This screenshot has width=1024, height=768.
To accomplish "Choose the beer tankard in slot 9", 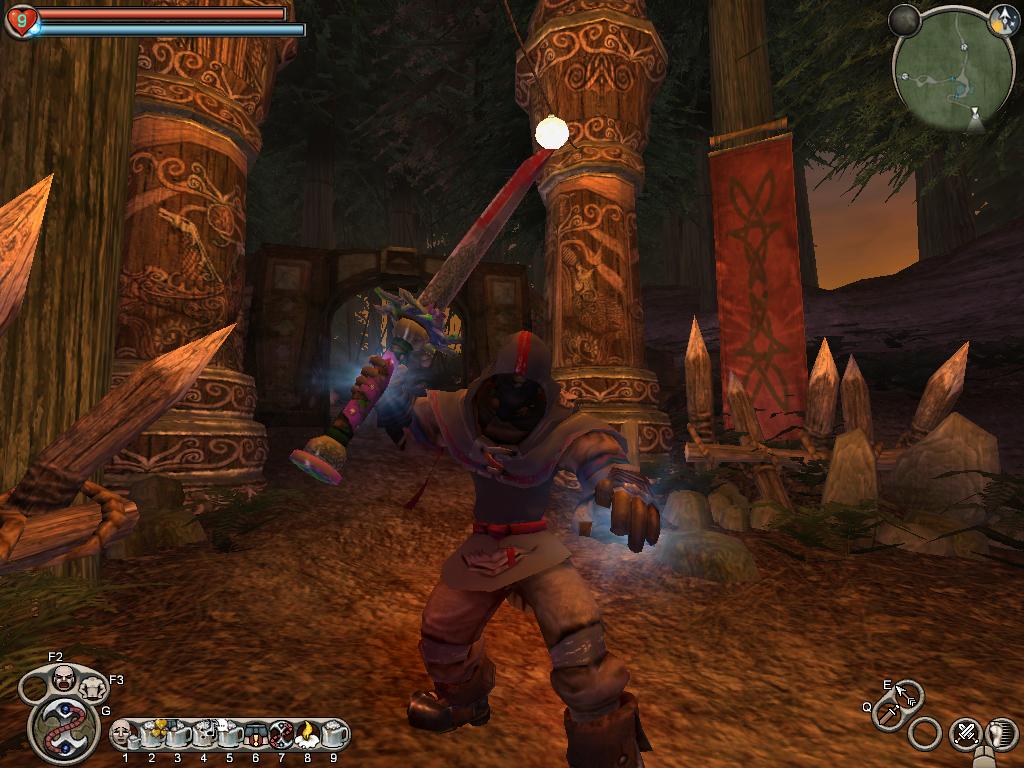I will point(334,734).
